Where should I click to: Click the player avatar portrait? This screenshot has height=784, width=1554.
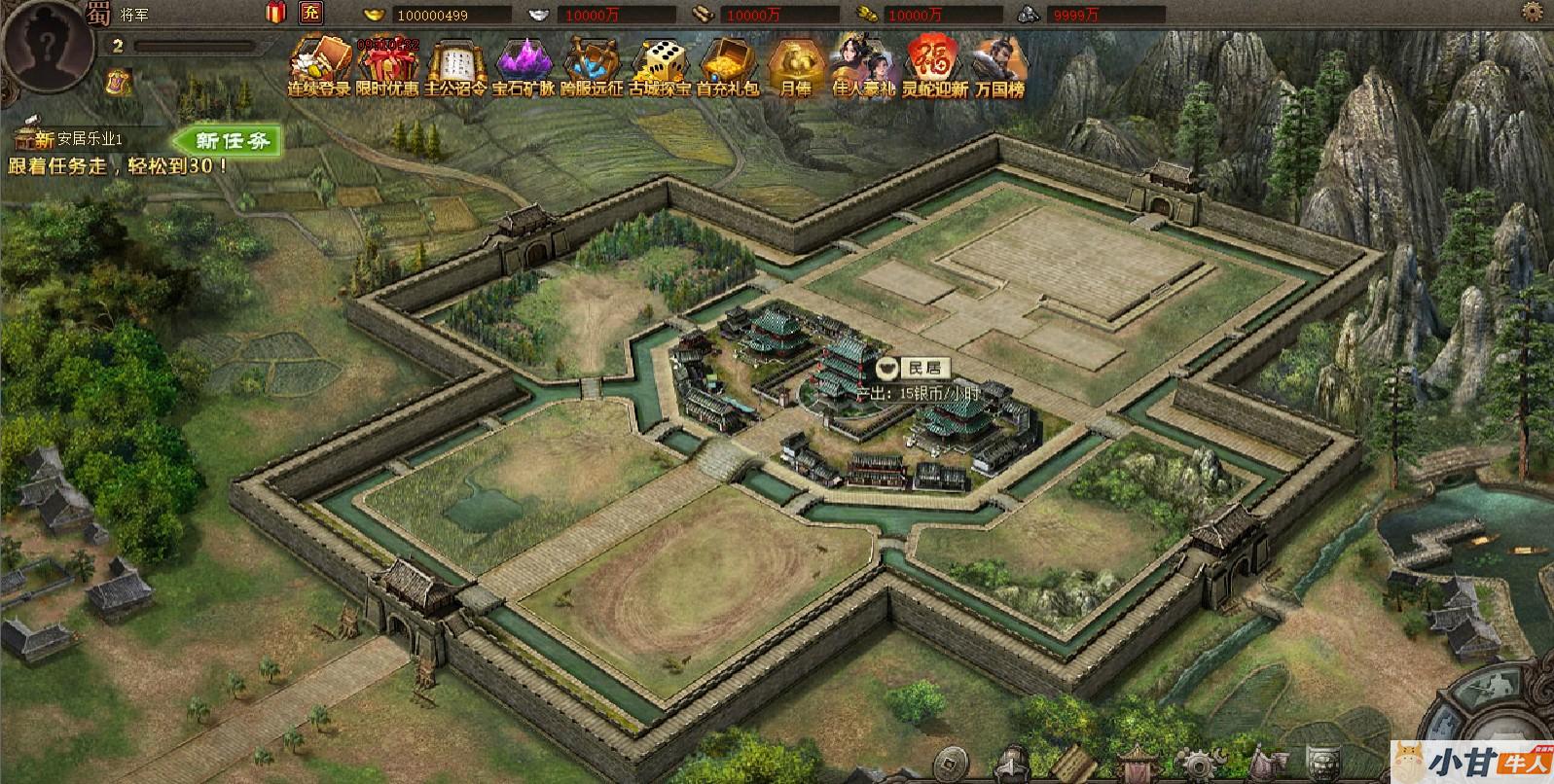tap(43, 42)
